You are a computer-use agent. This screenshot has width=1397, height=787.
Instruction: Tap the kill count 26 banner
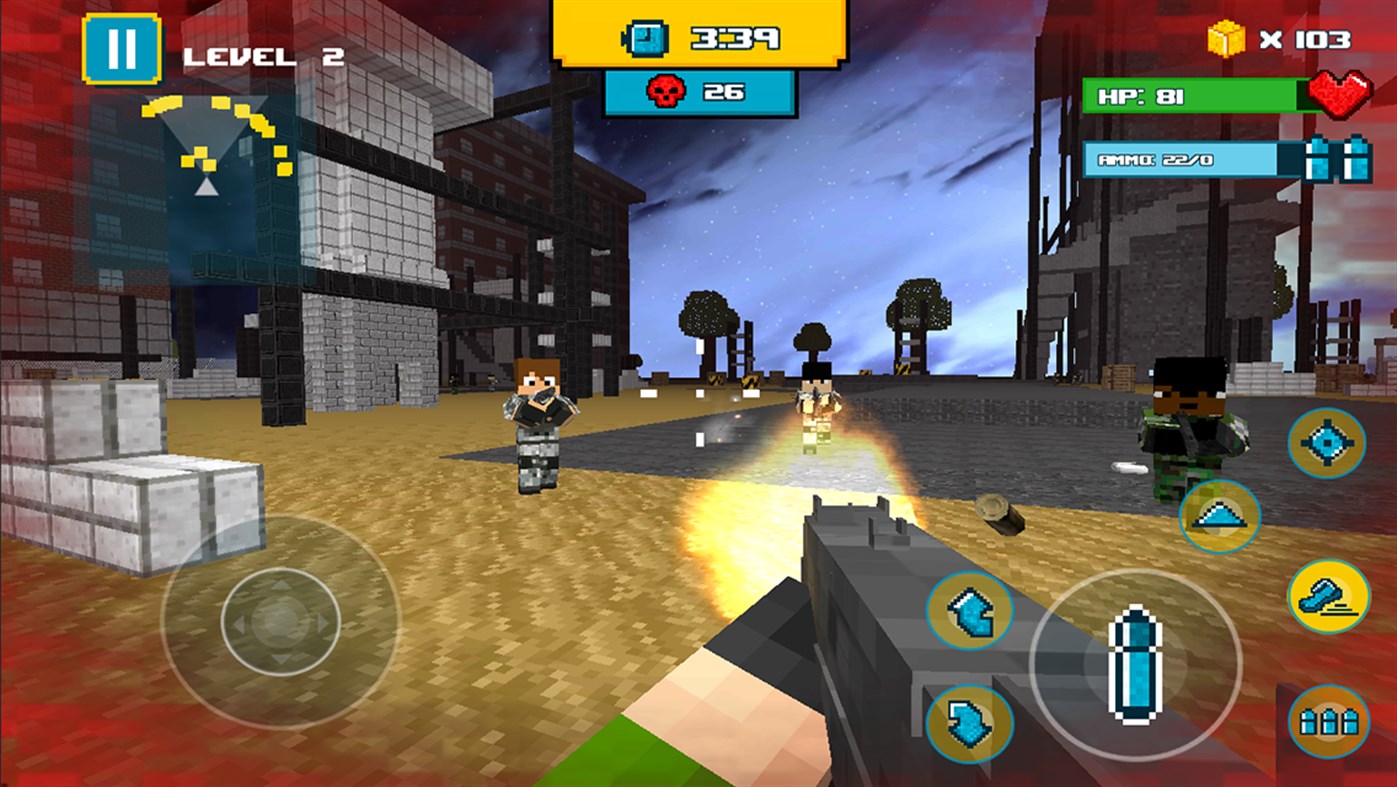(x=700, y=90)
